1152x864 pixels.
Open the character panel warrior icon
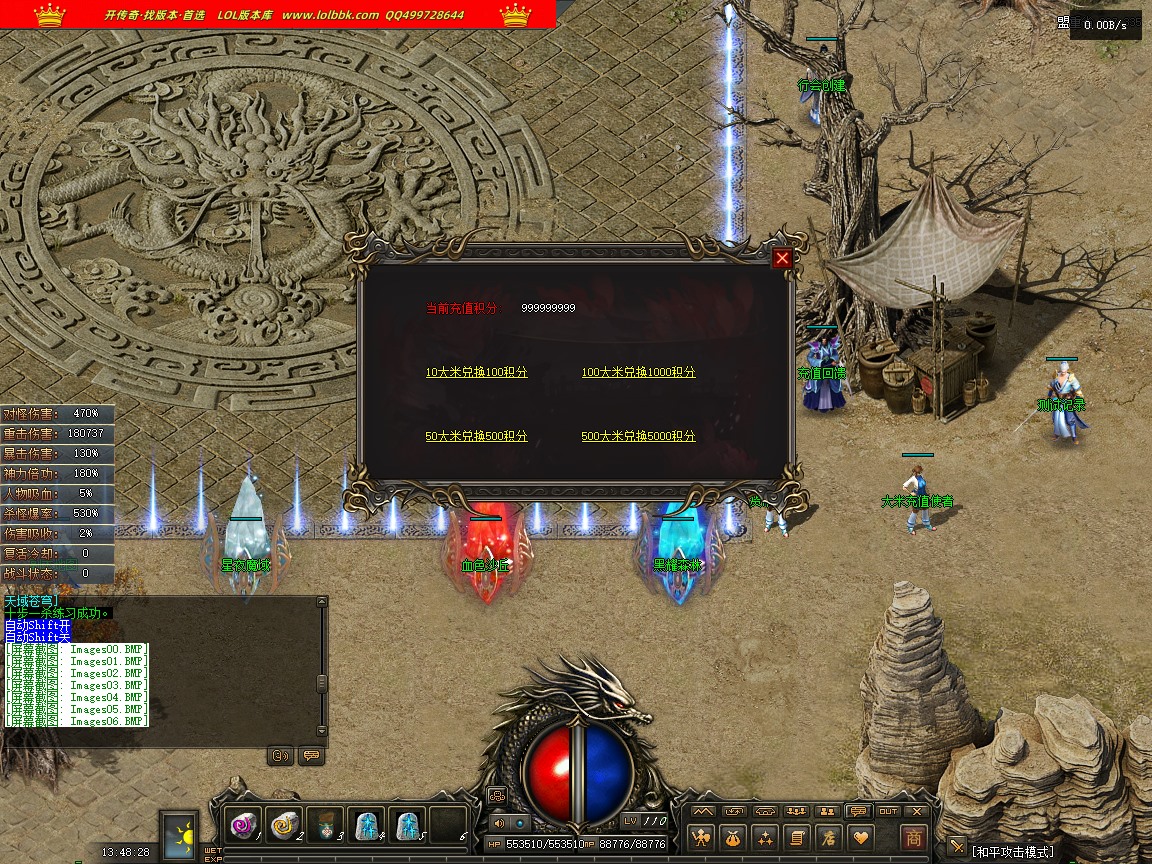702,838
